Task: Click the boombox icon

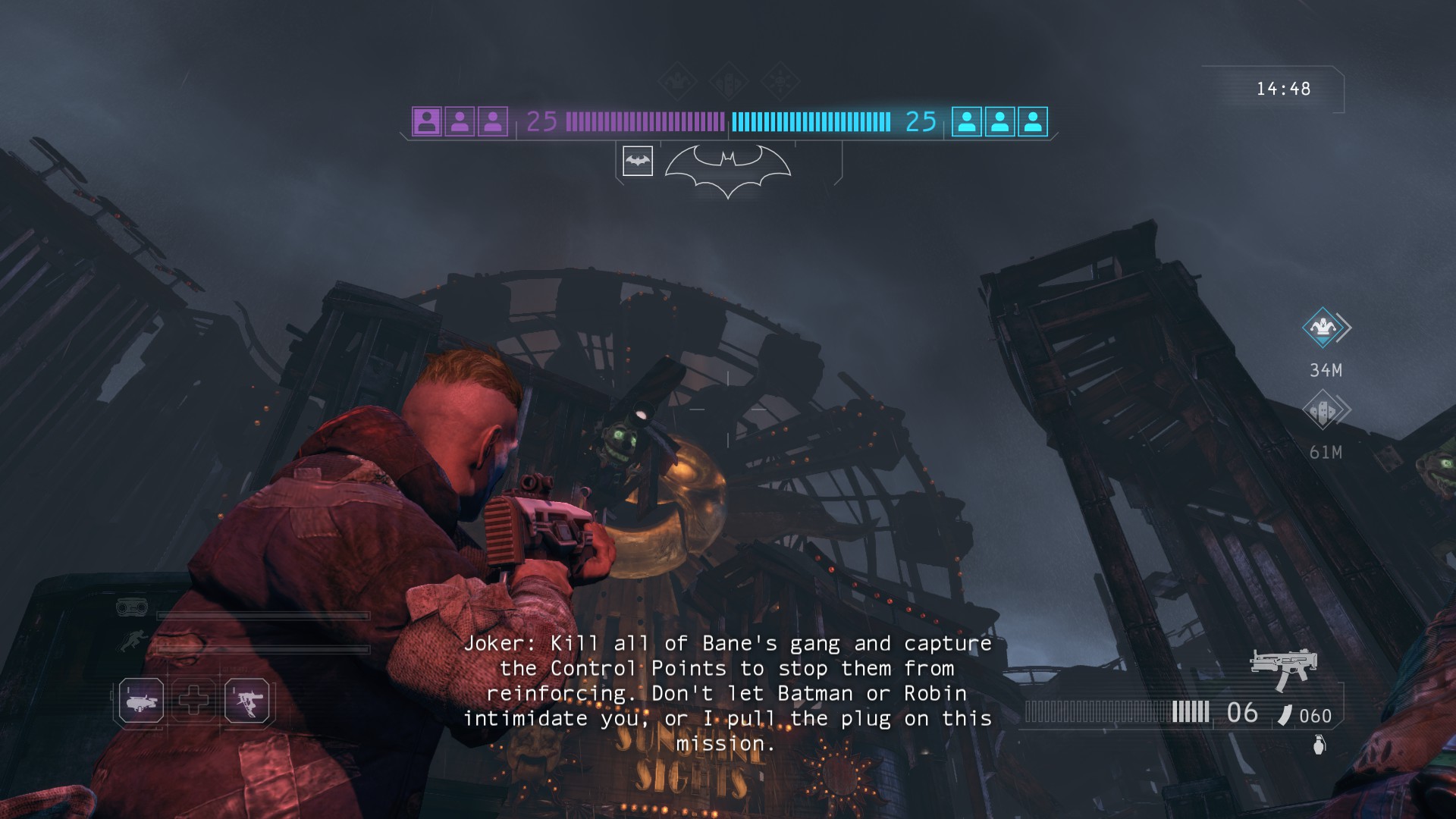Action: [131, 607]
